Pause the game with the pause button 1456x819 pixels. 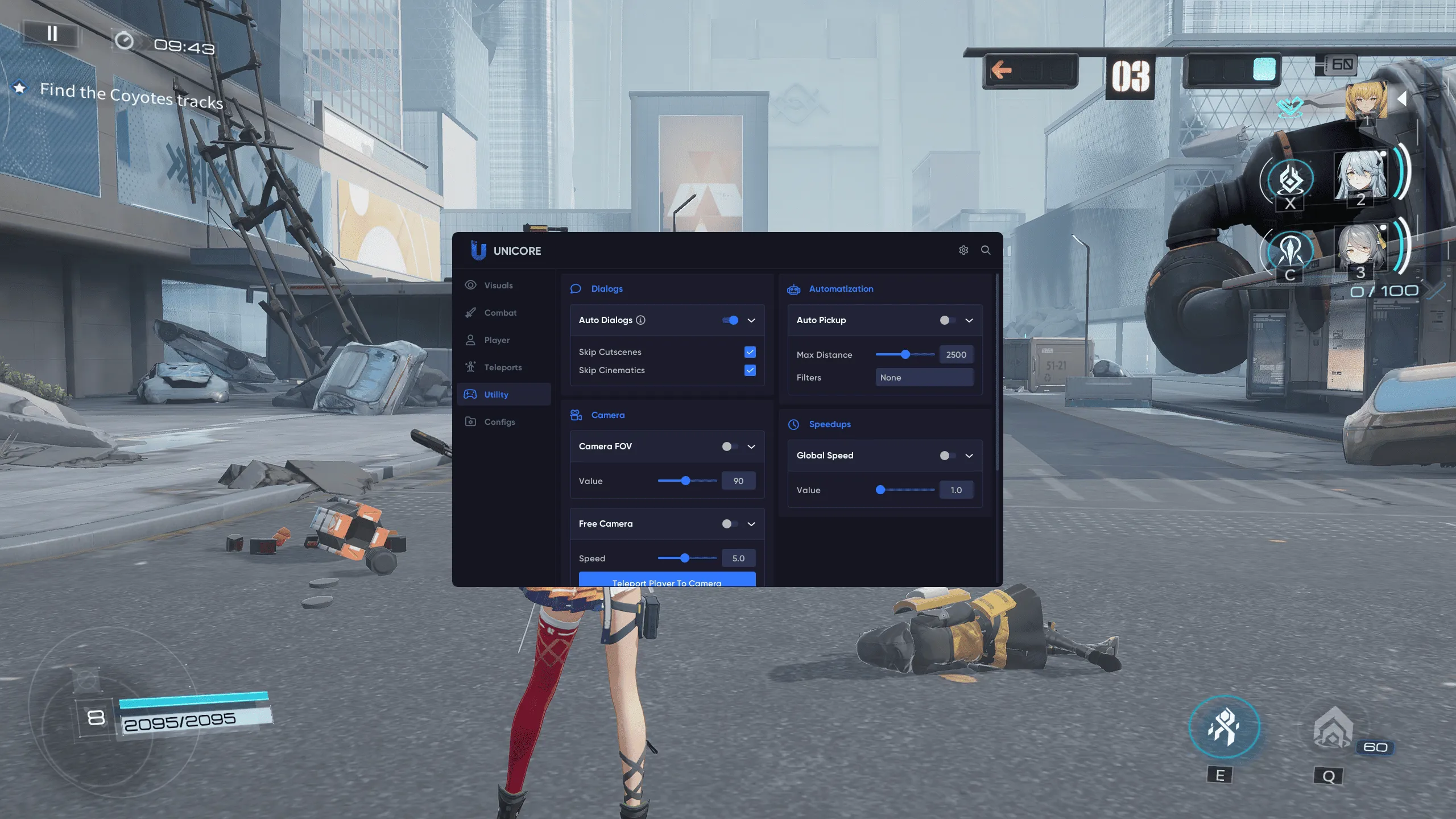pos(52,34)
